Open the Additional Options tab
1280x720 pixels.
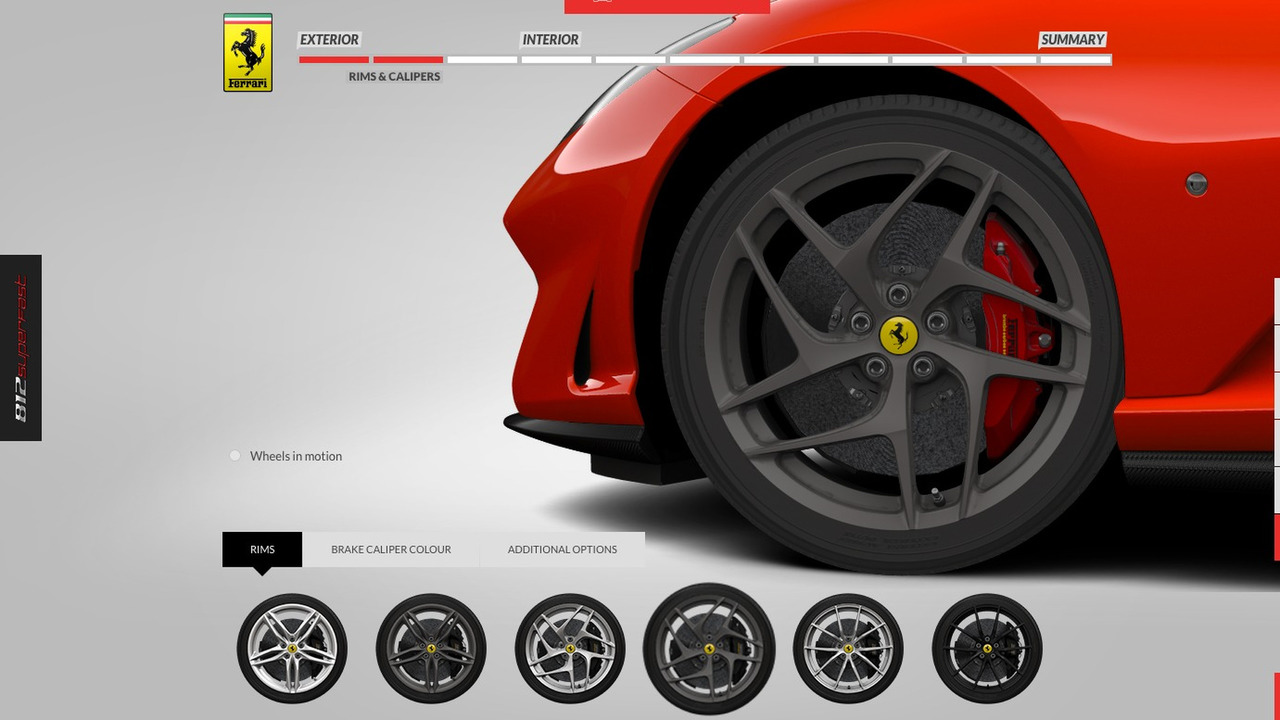pos(562,549)
